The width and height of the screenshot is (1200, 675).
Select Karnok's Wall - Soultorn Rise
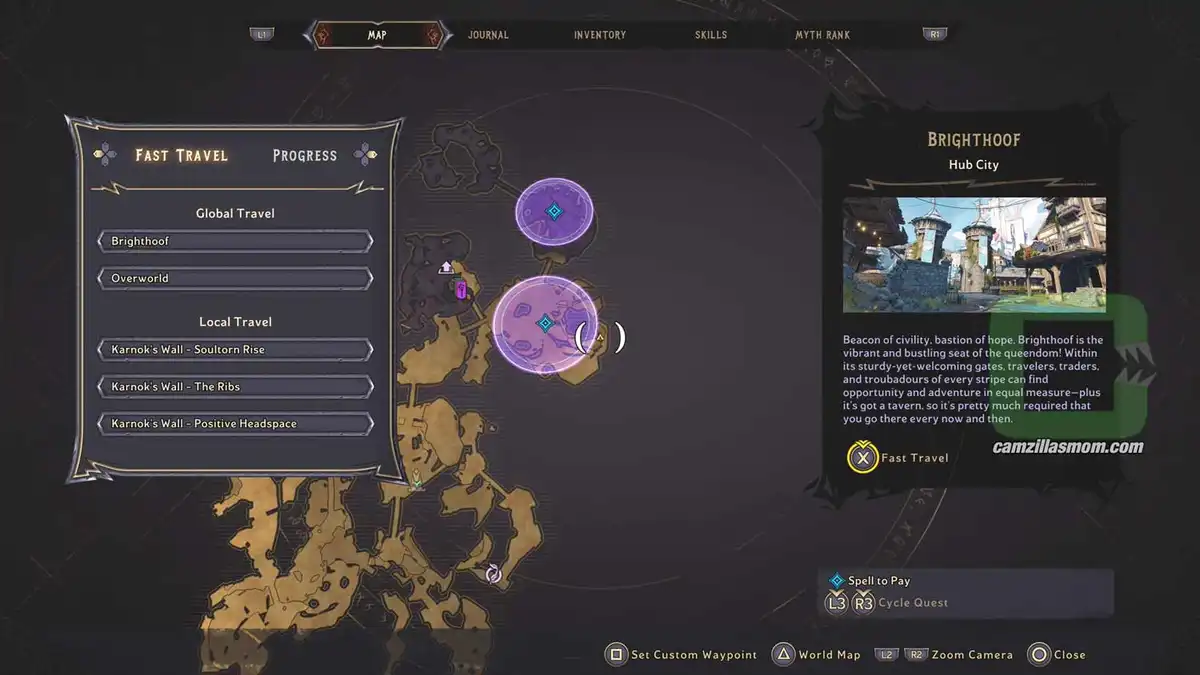pyautogui.click(x=236, y=350)
